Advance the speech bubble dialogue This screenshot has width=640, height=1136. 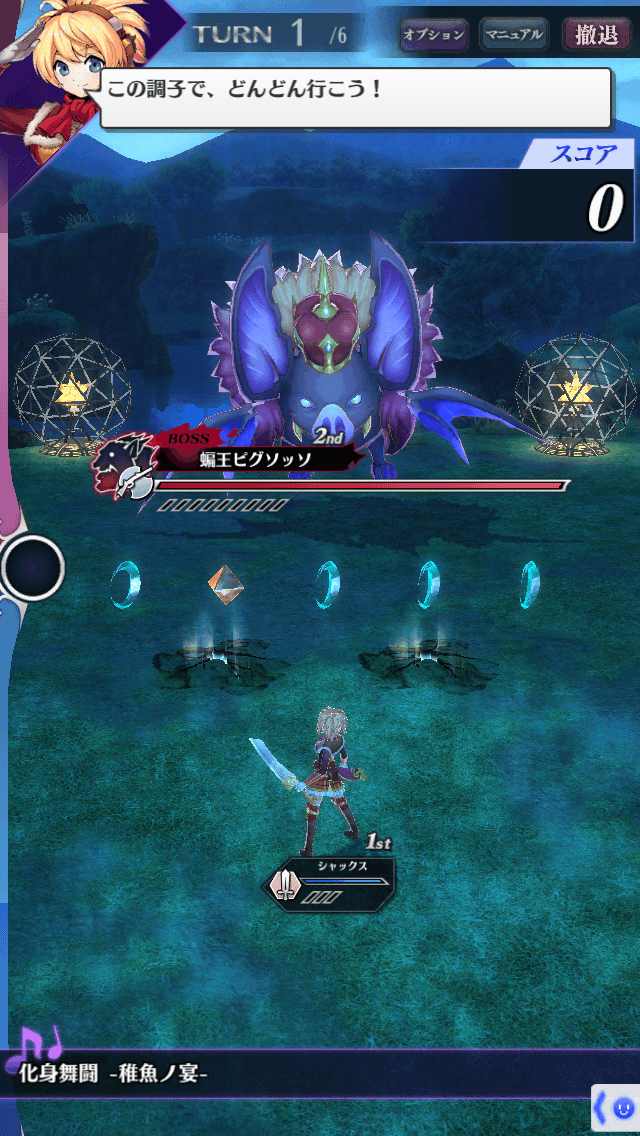click(355, 97)
